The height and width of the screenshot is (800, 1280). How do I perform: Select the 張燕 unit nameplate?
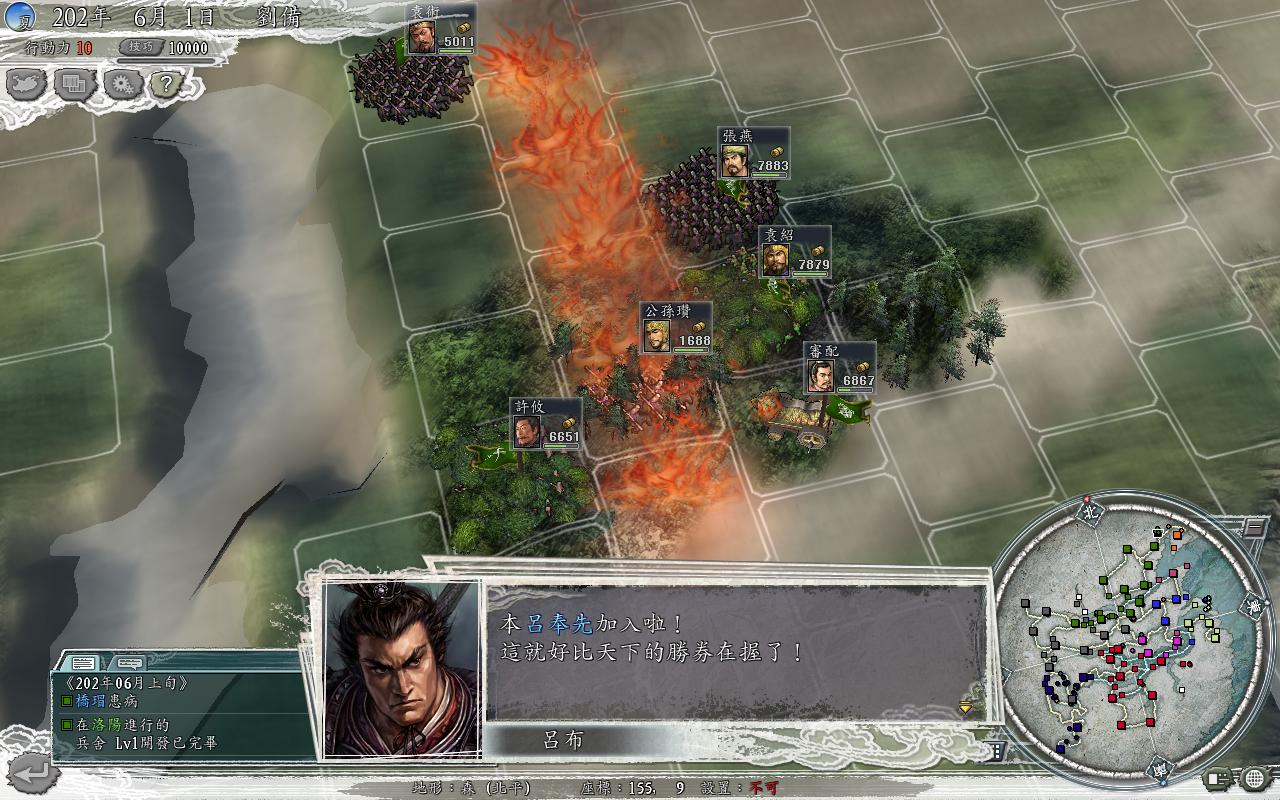[x=753, y=153]
